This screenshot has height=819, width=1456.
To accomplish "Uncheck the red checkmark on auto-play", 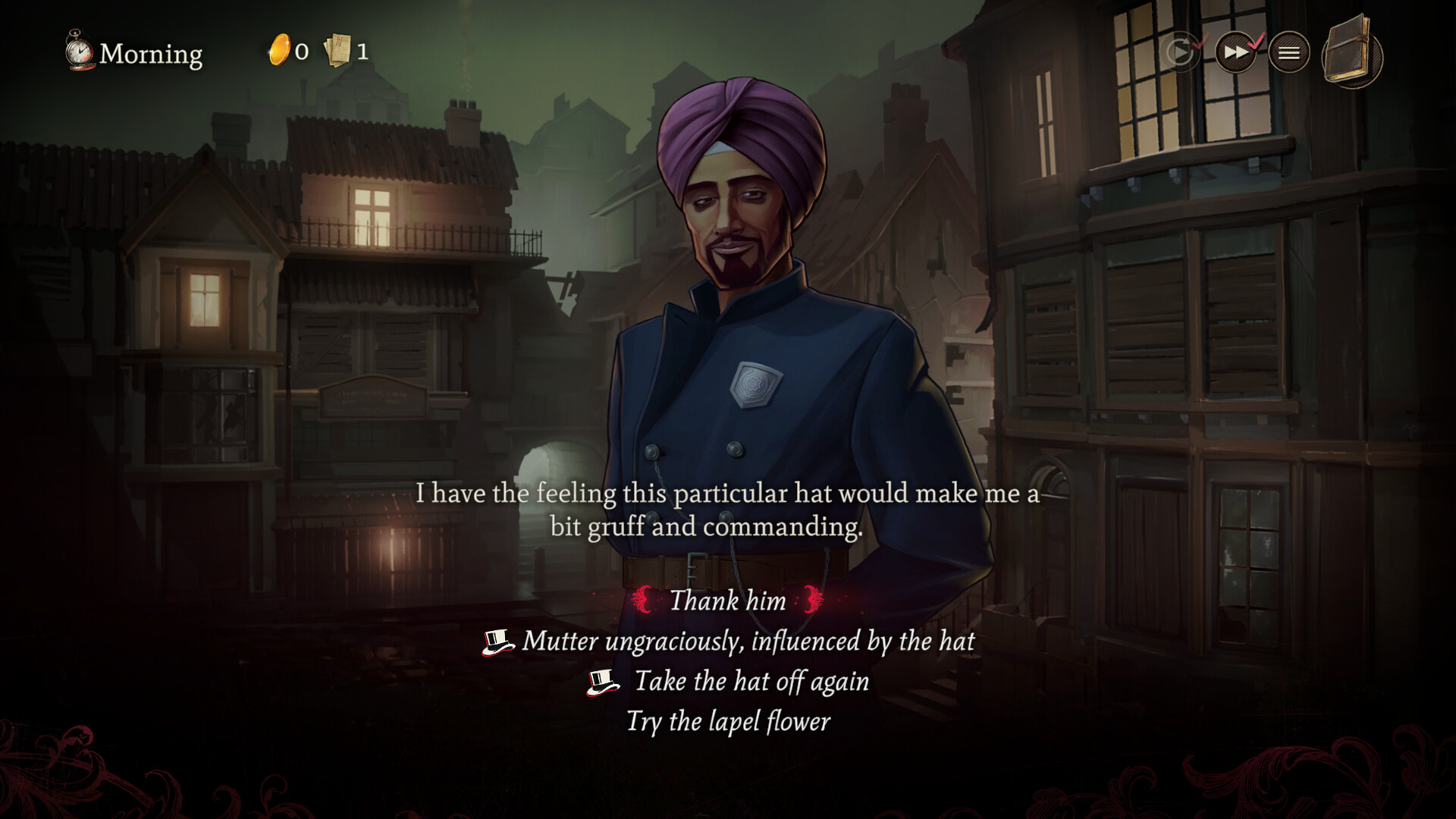I will (x=1199, y=42).
